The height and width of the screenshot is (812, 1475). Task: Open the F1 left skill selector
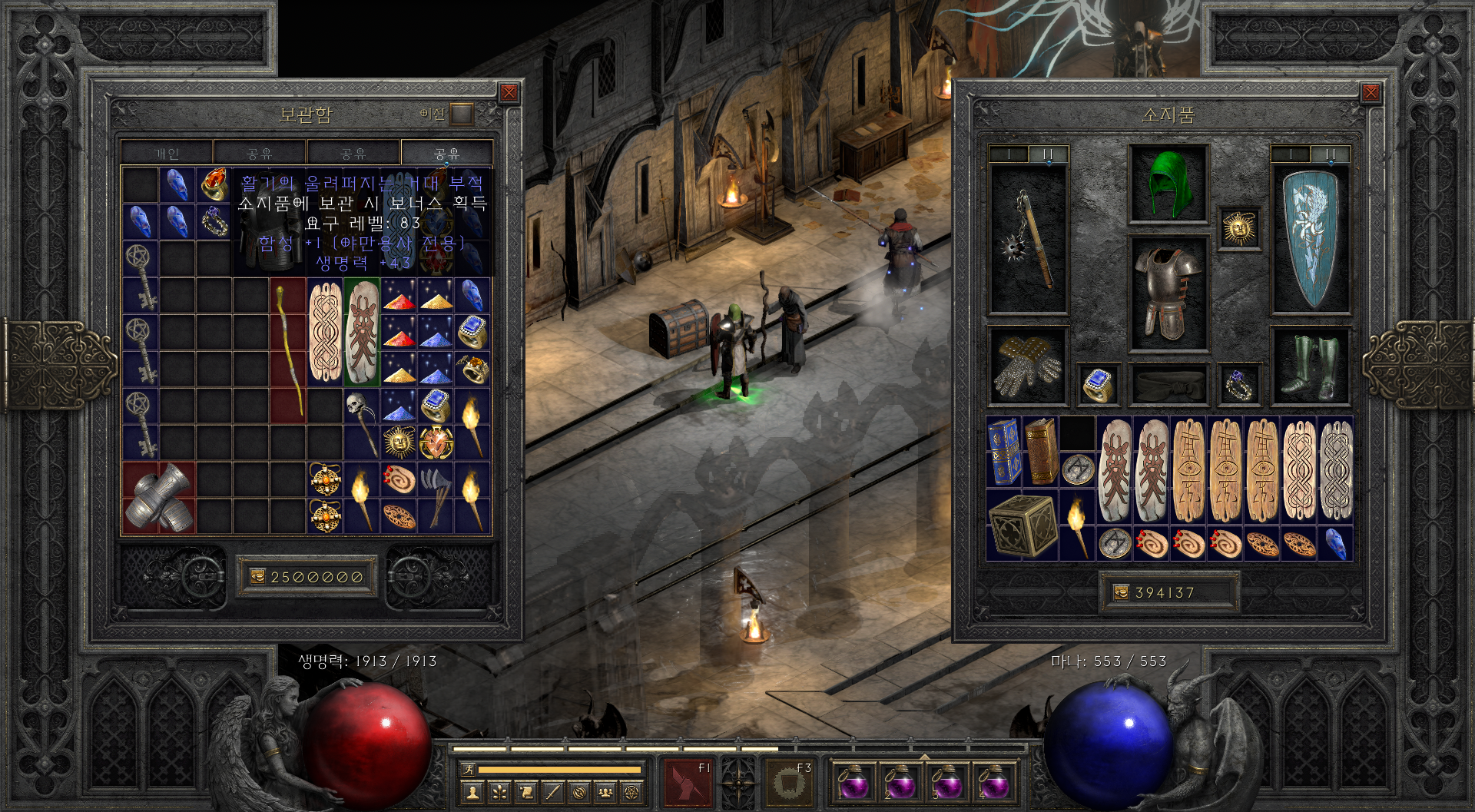point(687,782)
